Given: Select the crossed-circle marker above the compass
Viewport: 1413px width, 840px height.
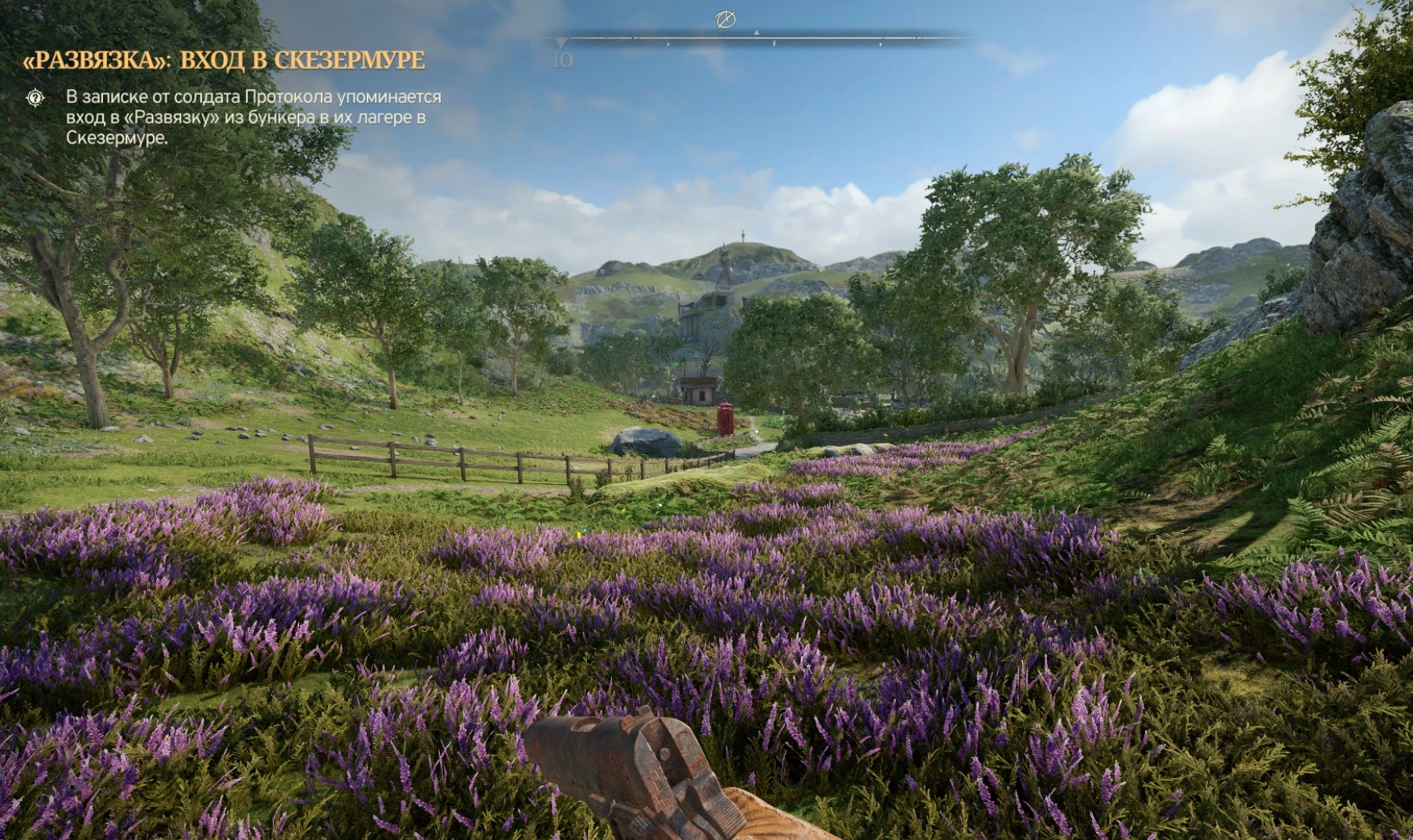Looking at the screenshot, I should (x=725, y=19).
